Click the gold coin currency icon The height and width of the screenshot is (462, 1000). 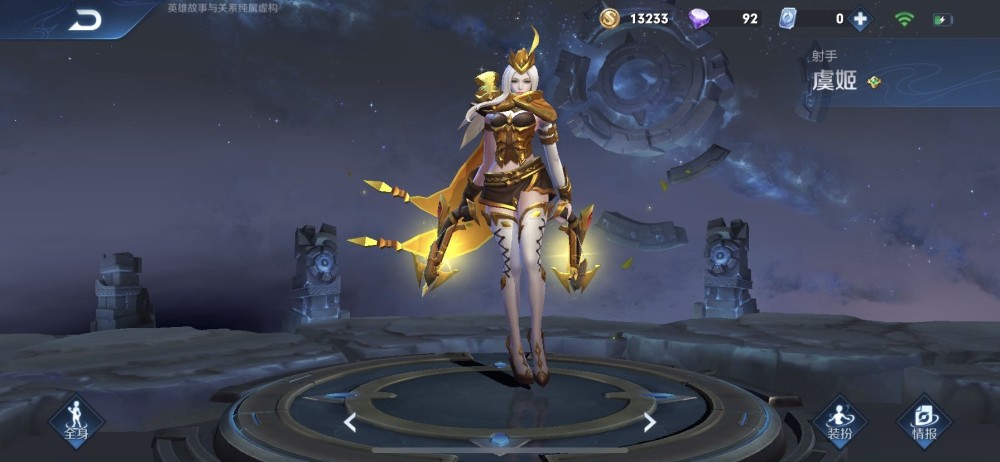pyautogui.click(x=609, y=18)
